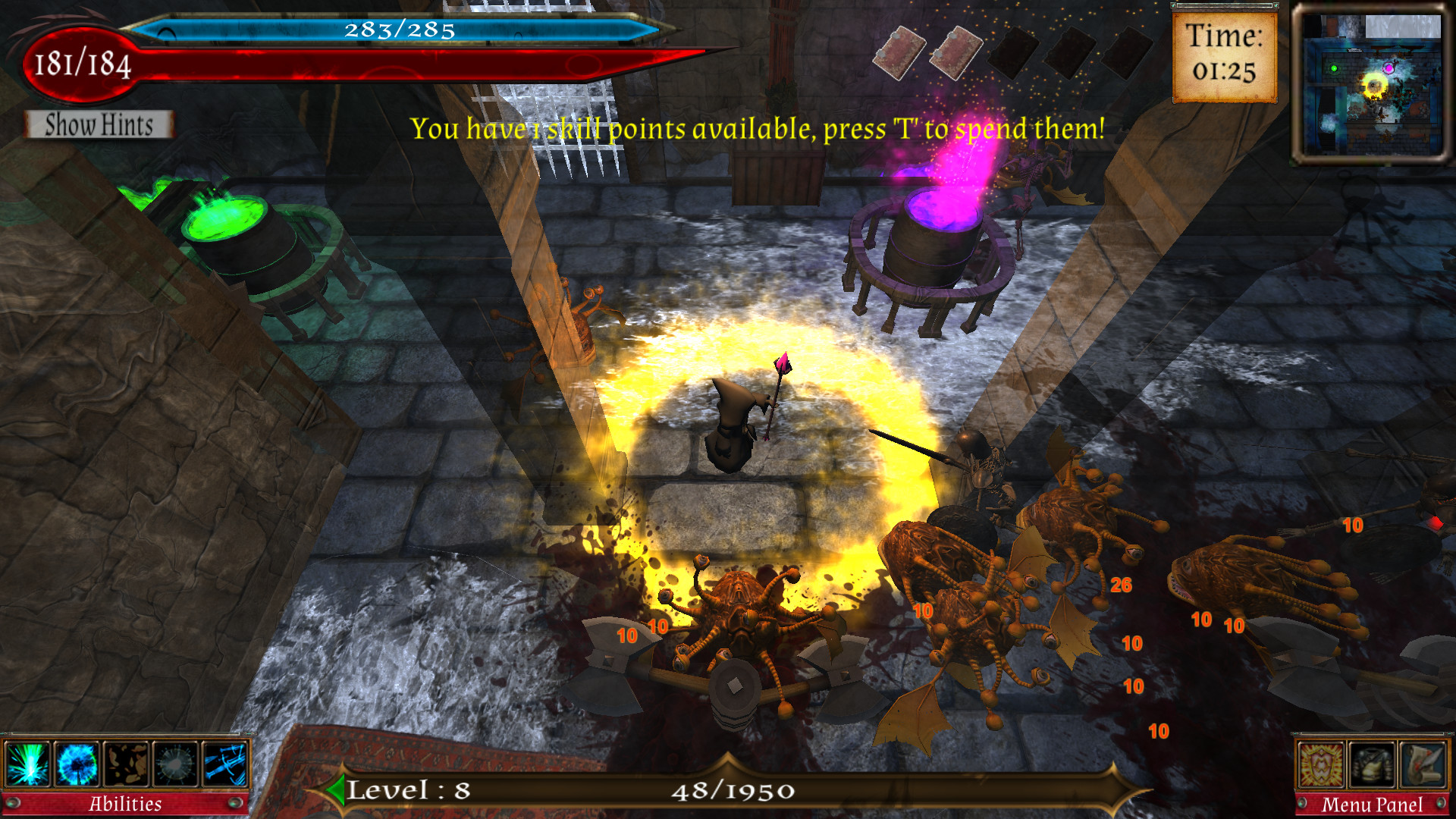1456x819 pixels.
Task: Click the Time 01:25 display panel
Action: pos(1223,55)
